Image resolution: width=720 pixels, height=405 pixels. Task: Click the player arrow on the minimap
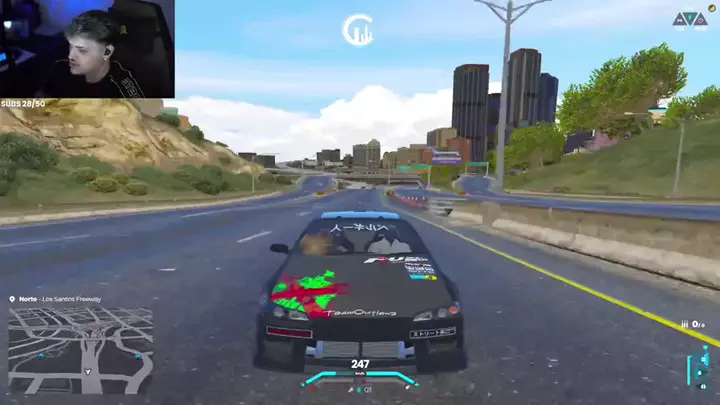point(88,372)
